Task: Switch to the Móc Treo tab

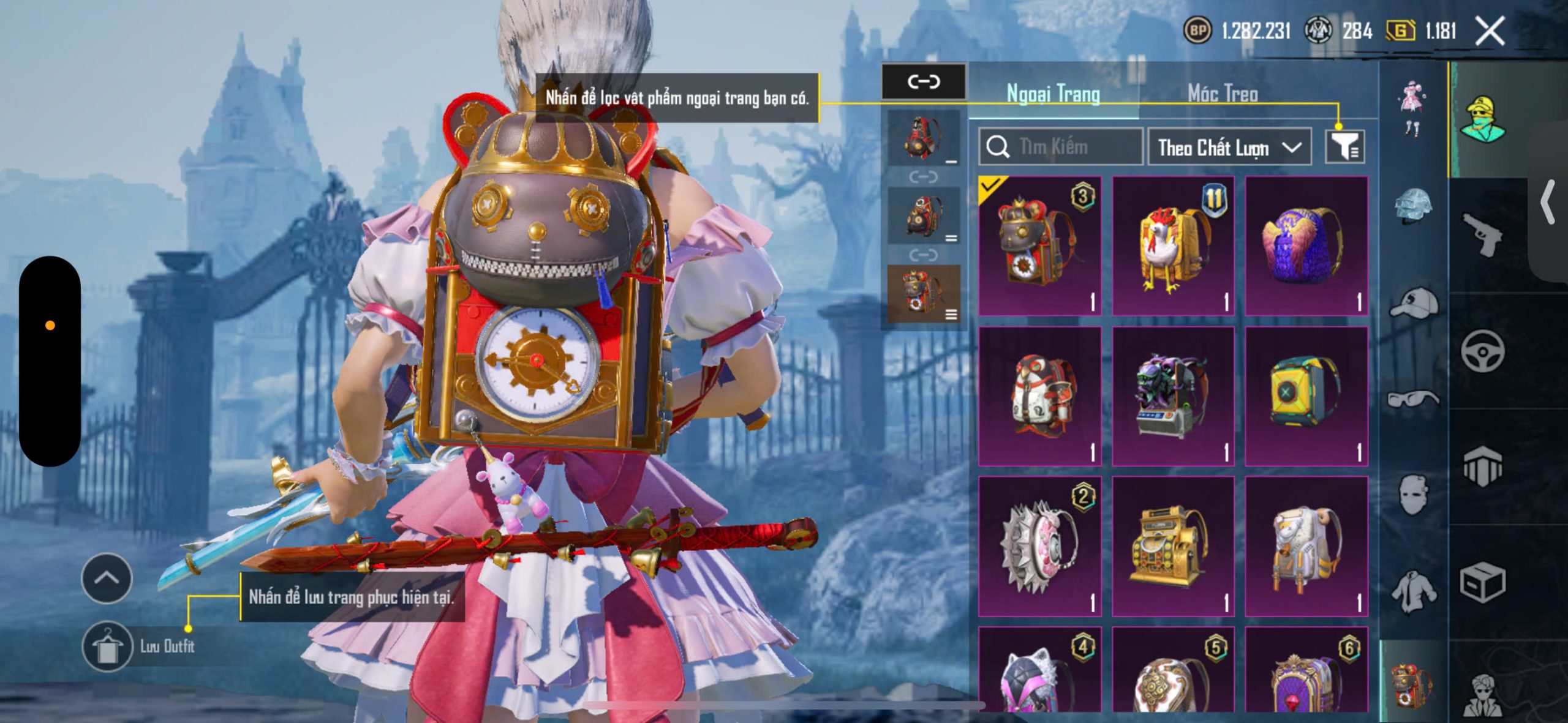Action: pos(1223,94)
